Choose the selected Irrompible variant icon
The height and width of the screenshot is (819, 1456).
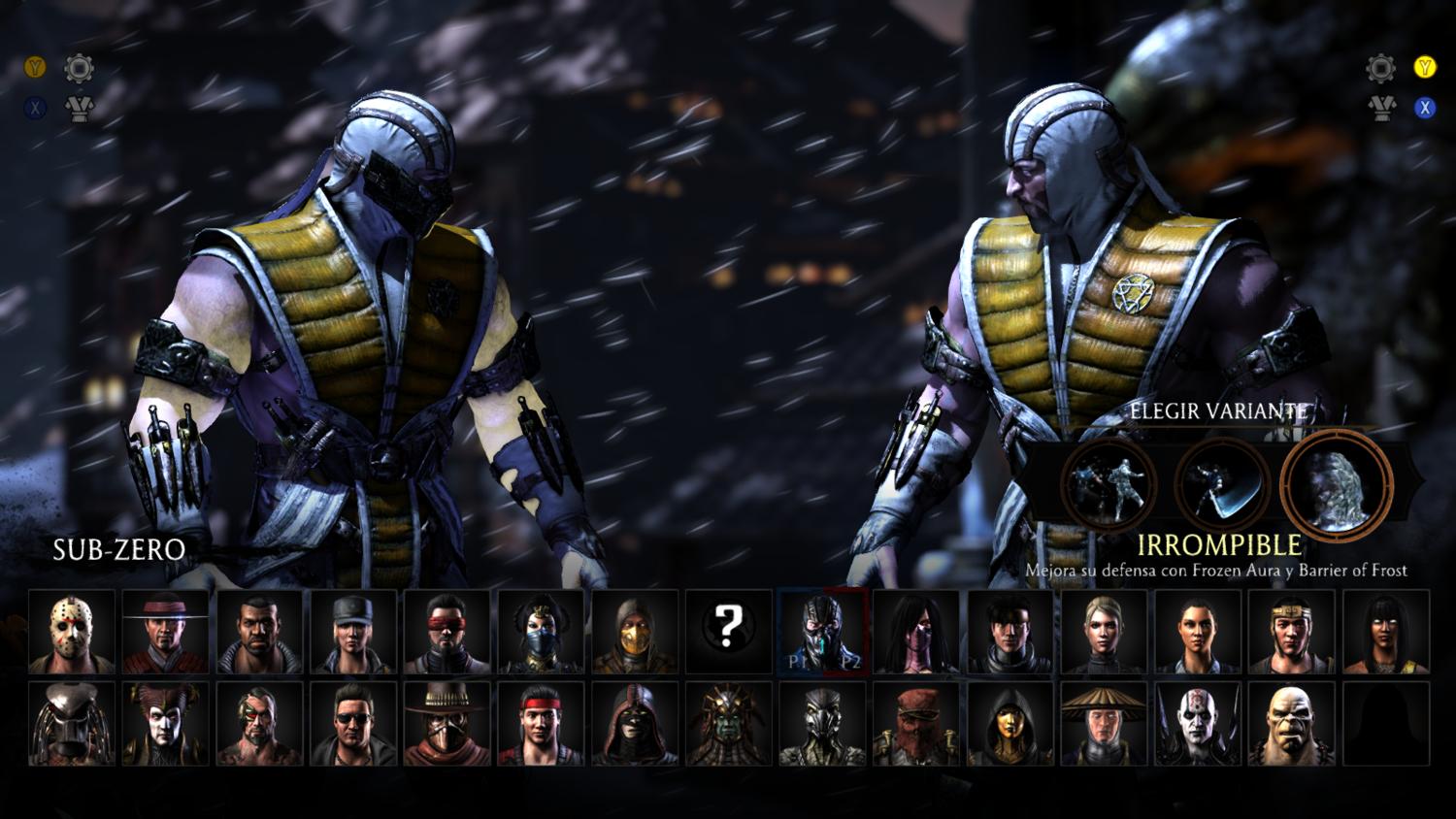[x=1337, y=483]
